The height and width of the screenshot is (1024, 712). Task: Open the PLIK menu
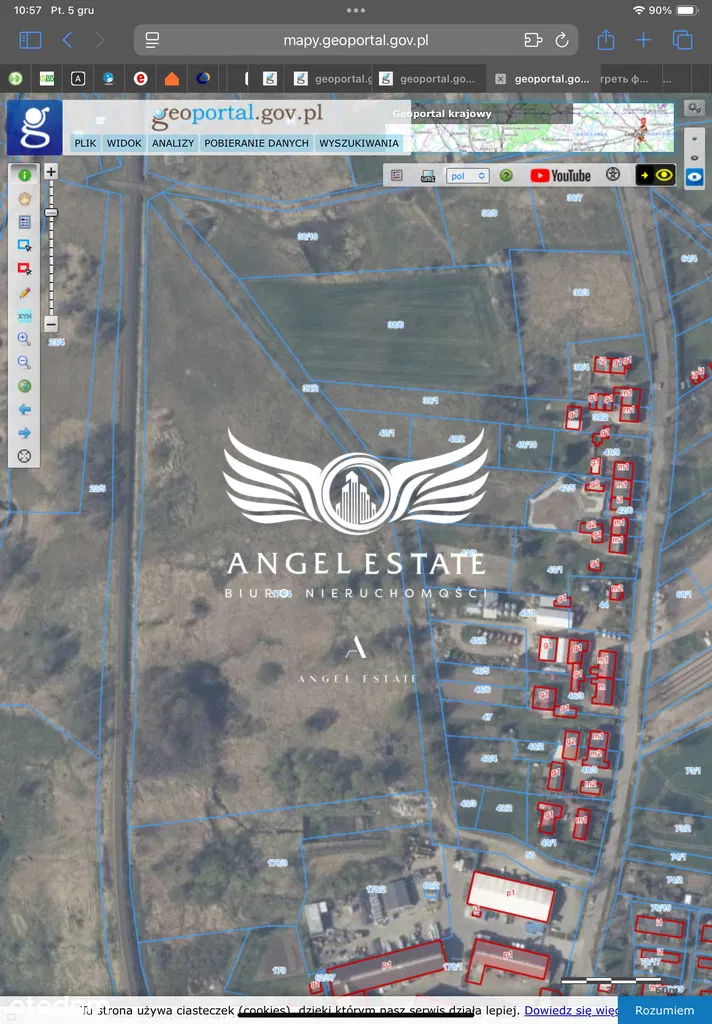85,143
